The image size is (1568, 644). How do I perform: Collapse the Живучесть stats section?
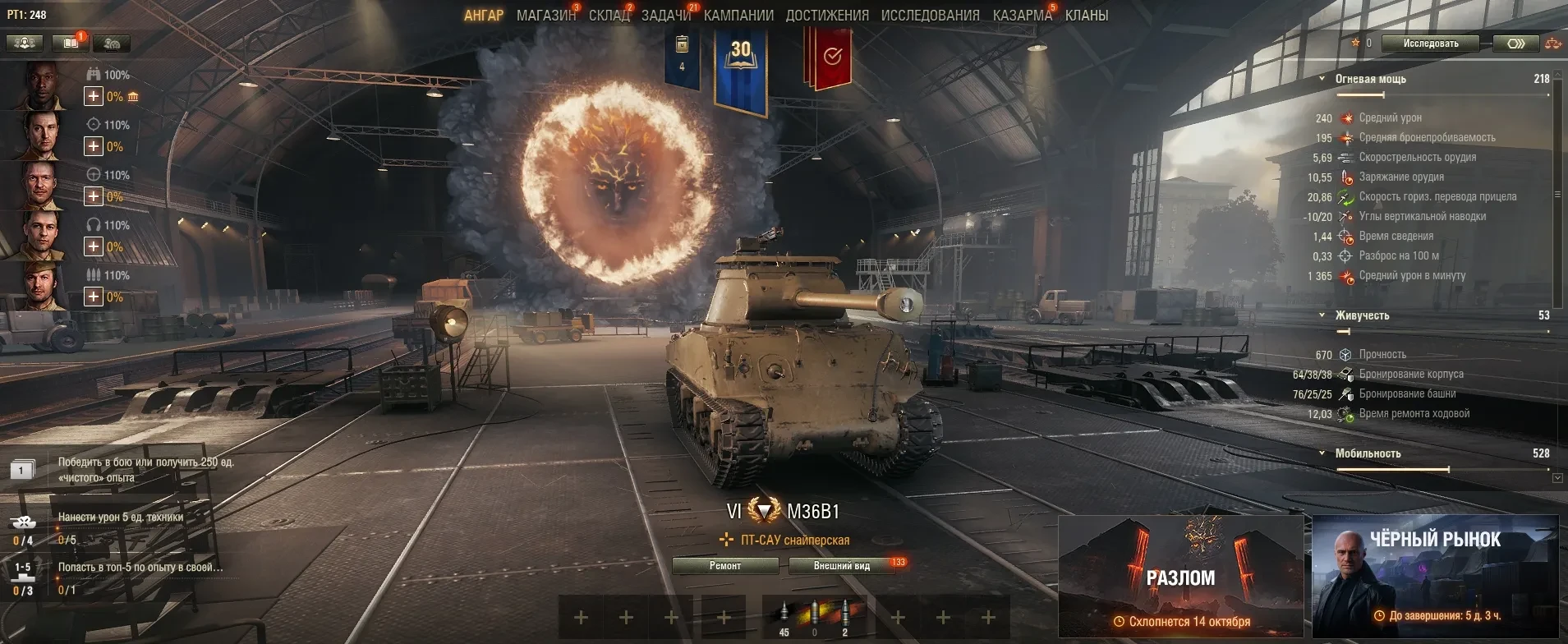tap(1322, 315)
